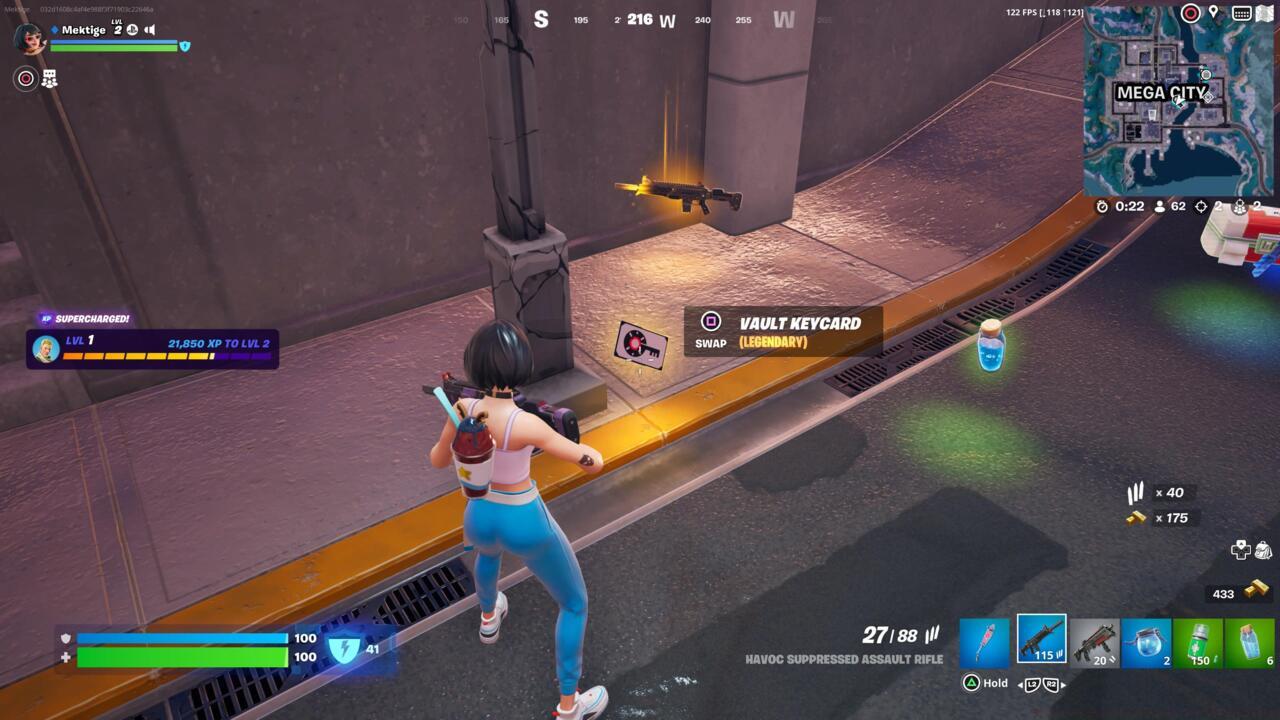This screenshot has width=1280, height=720.
Task: Click the storm timer stopwatch icon
Action: (x=1100, y=206)
